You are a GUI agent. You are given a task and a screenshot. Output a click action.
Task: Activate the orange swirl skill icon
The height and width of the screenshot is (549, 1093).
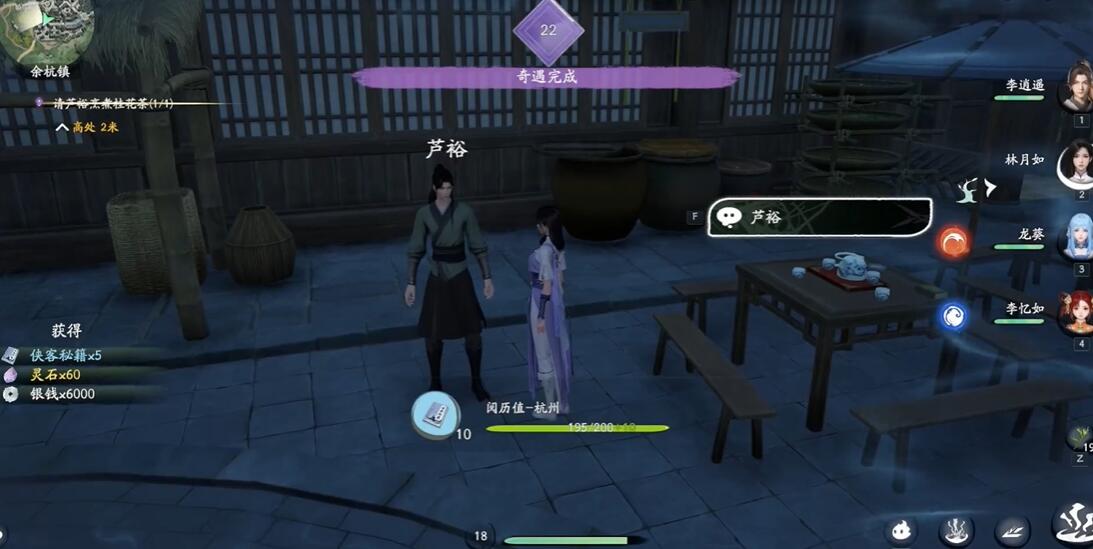[953, 242]
